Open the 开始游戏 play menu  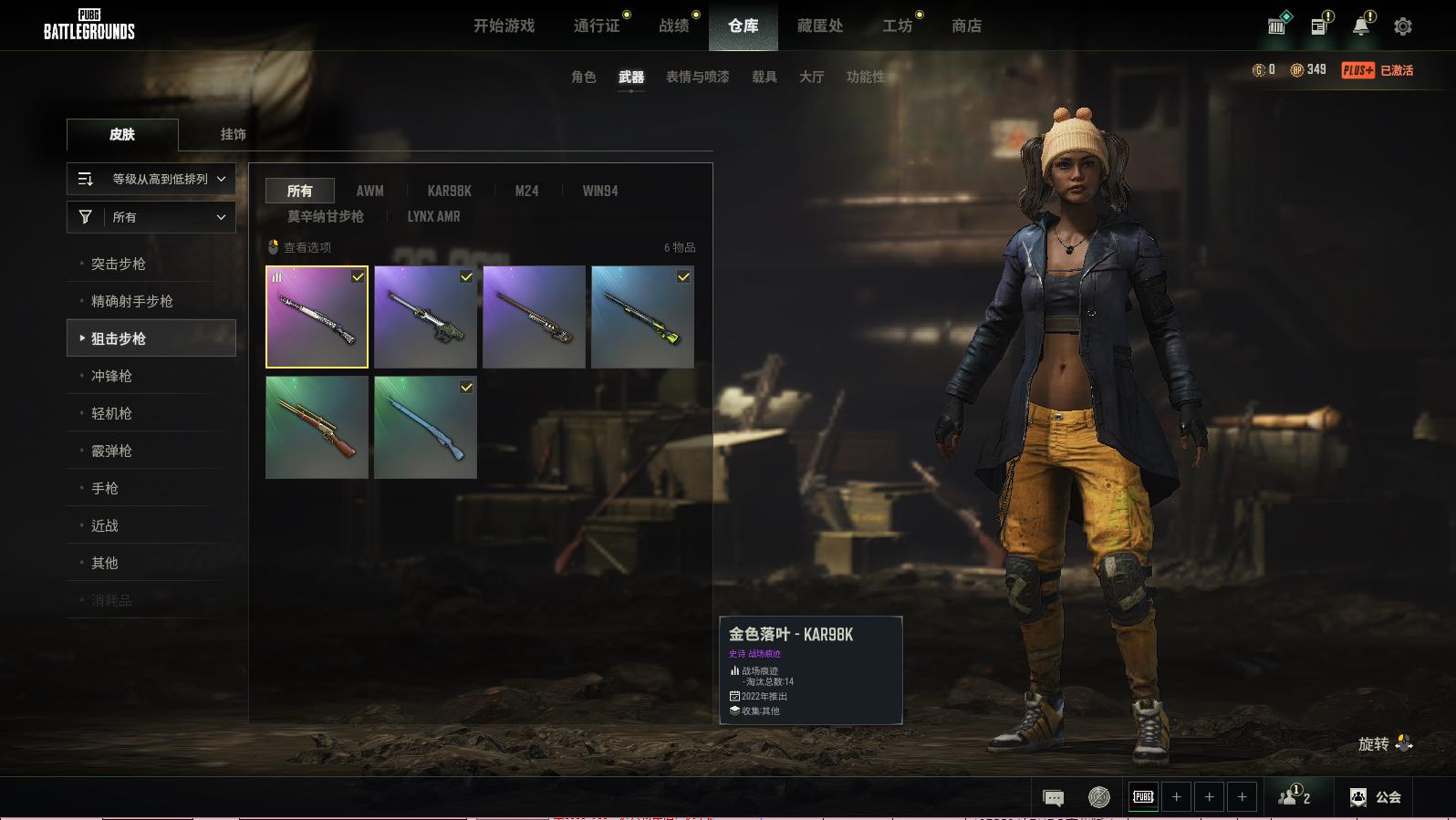[x=504, y=26]
